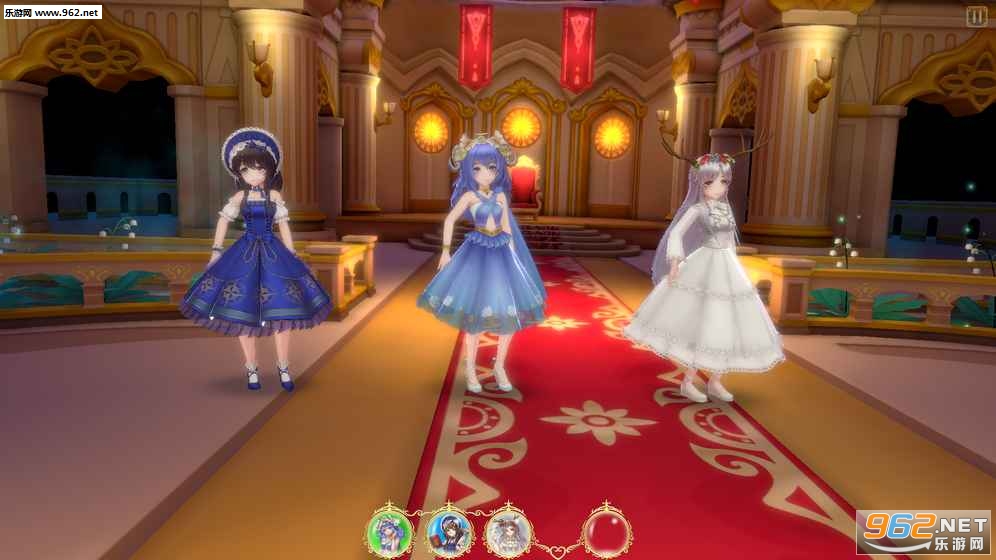
Task: Choose the brown-haired girl portrait with blue bonnet
Action: point(448,531)
